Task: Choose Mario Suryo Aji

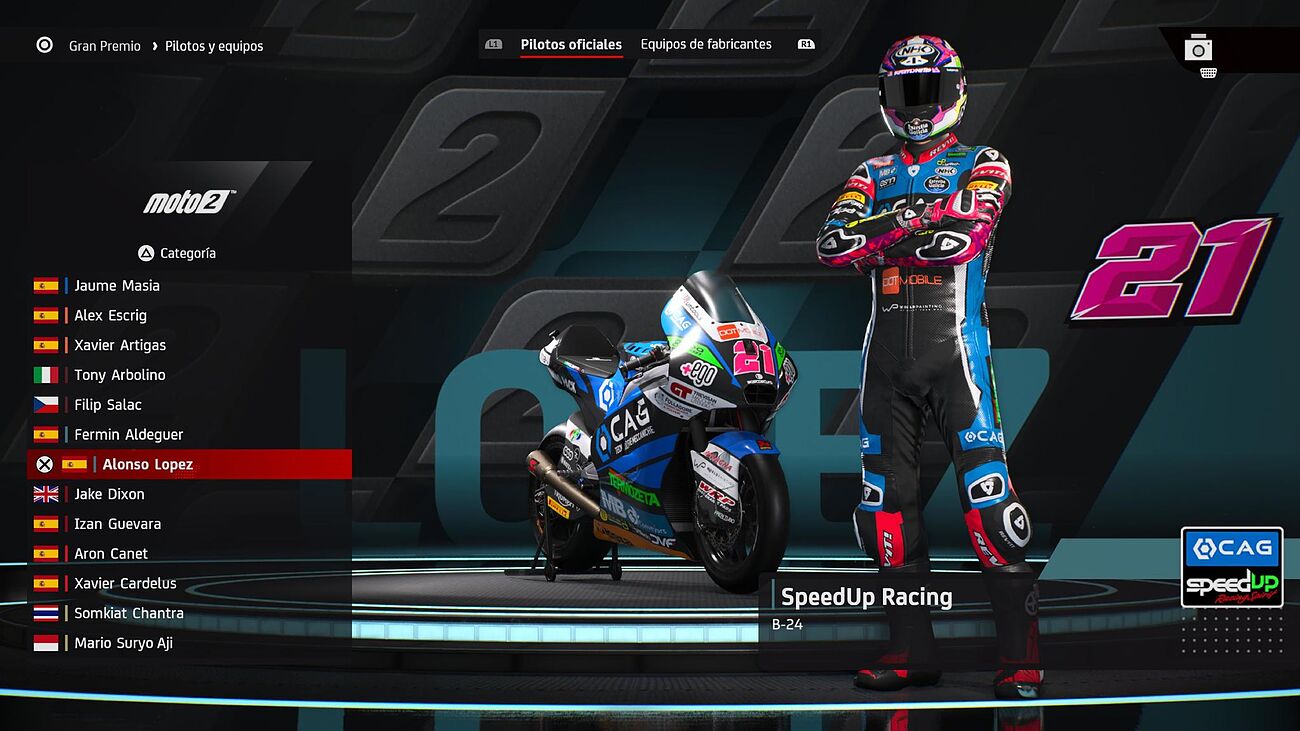Action: 123,643
